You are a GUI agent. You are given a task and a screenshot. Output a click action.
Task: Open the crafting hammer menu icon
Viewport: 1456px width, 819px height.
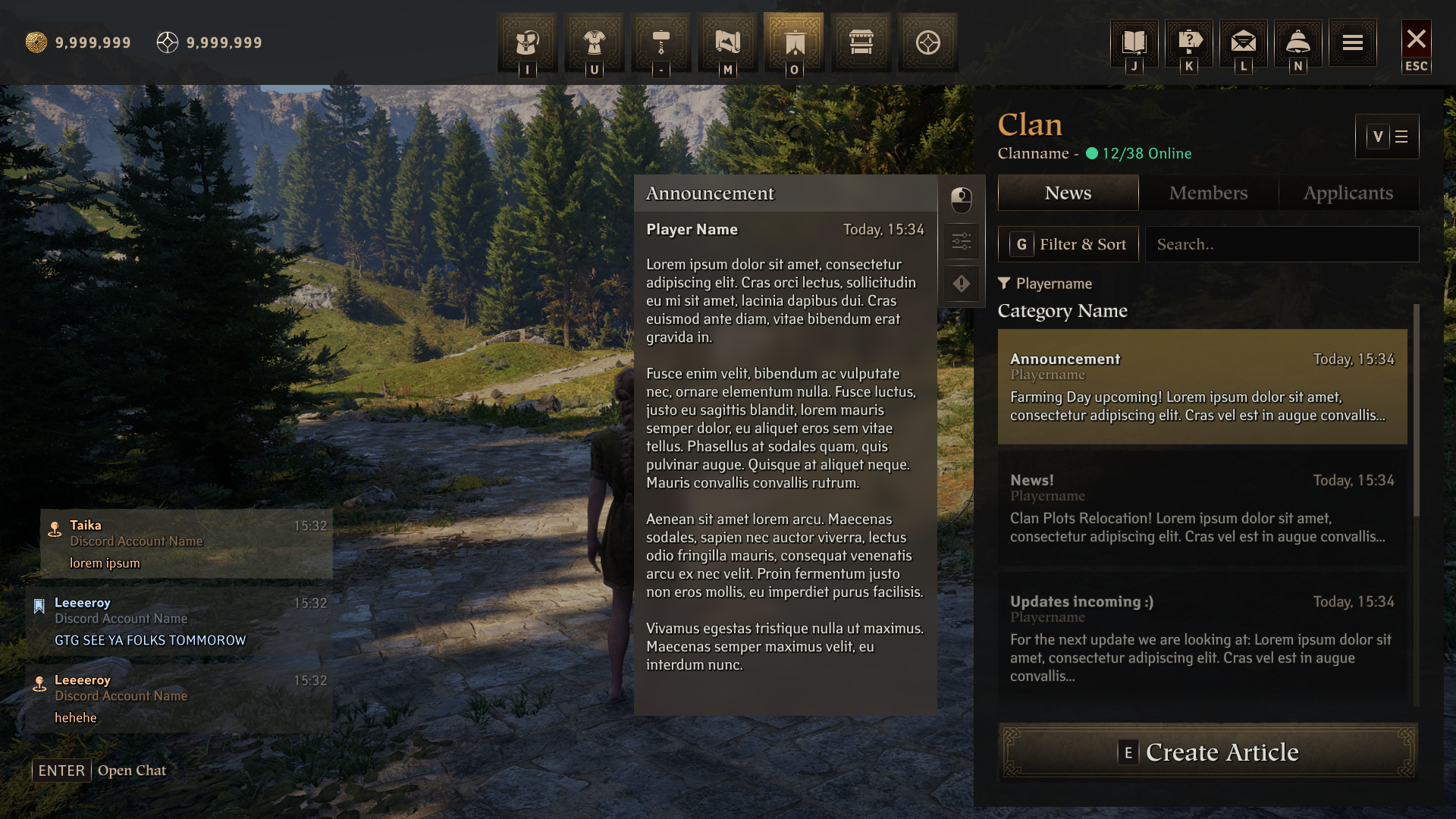(661, 42)
